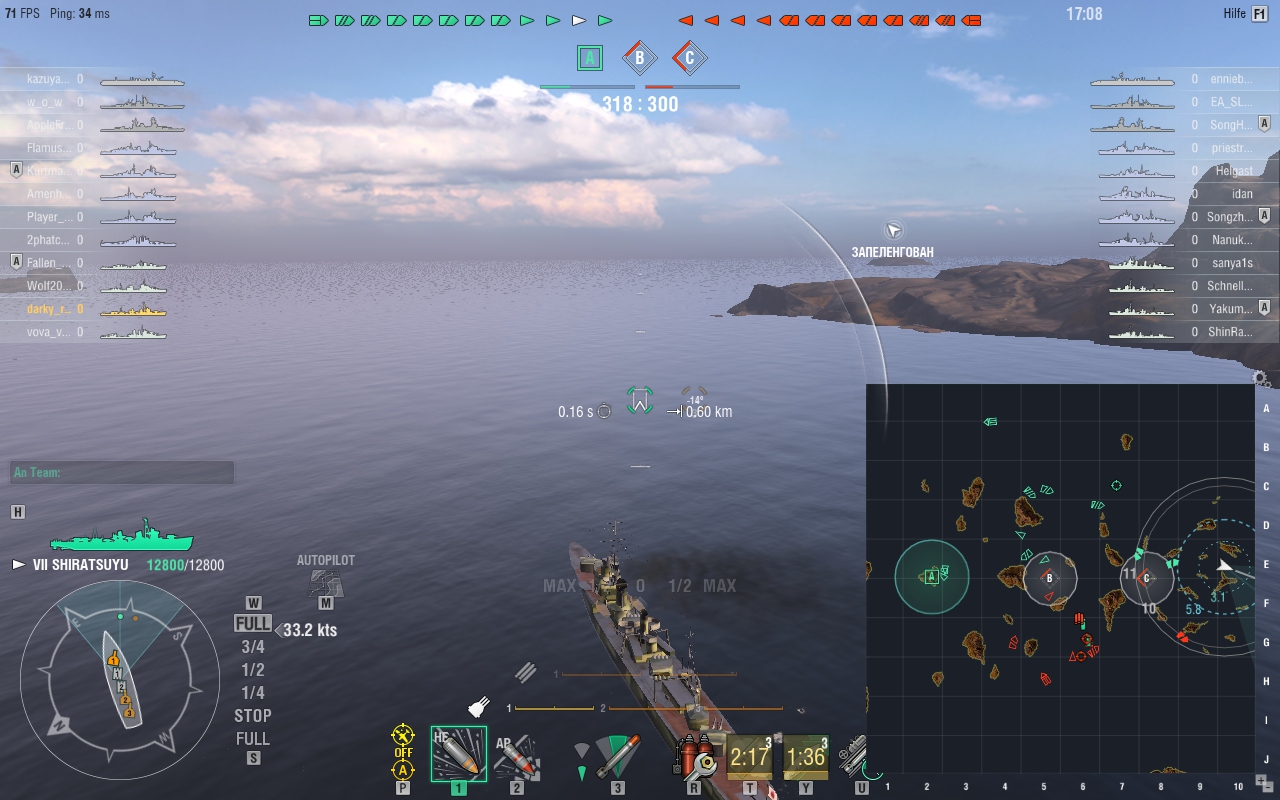Image resolution: width=1280 pixels, height=800 pixels.
Task: Click the An Team chat input field
Action: 120,471
